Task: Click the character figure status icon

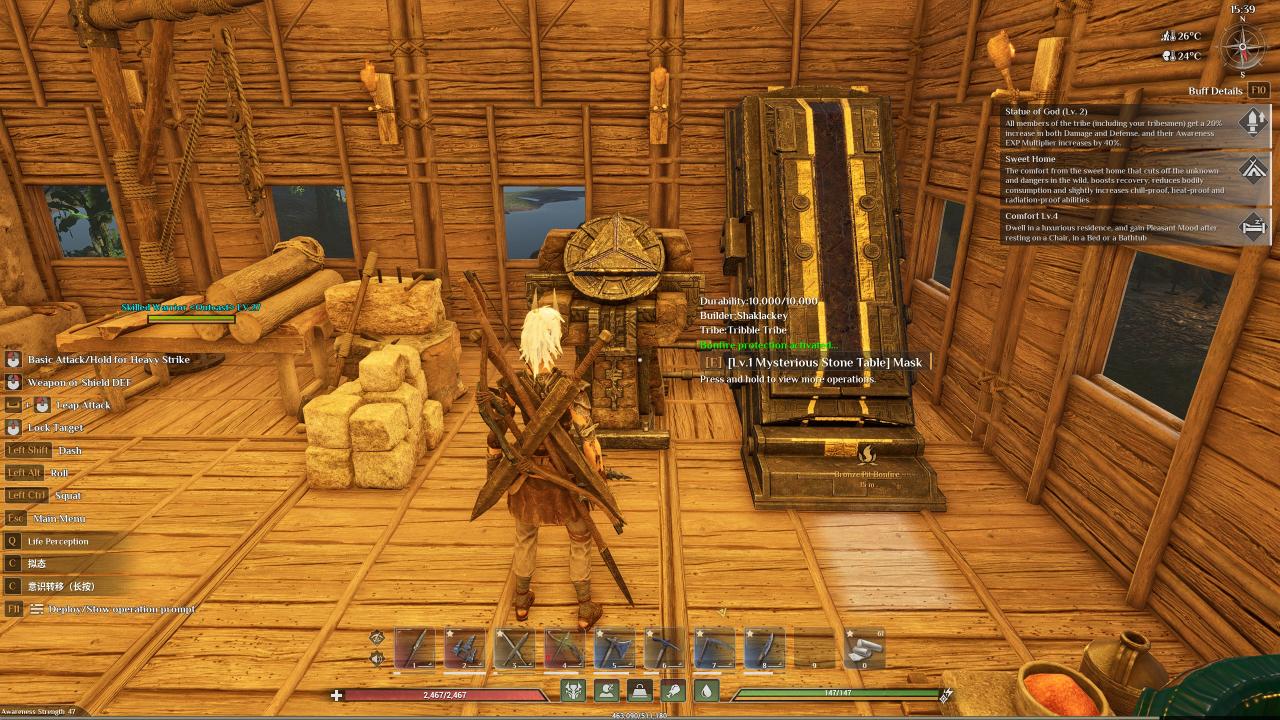Action: click(x=606, y=690)
